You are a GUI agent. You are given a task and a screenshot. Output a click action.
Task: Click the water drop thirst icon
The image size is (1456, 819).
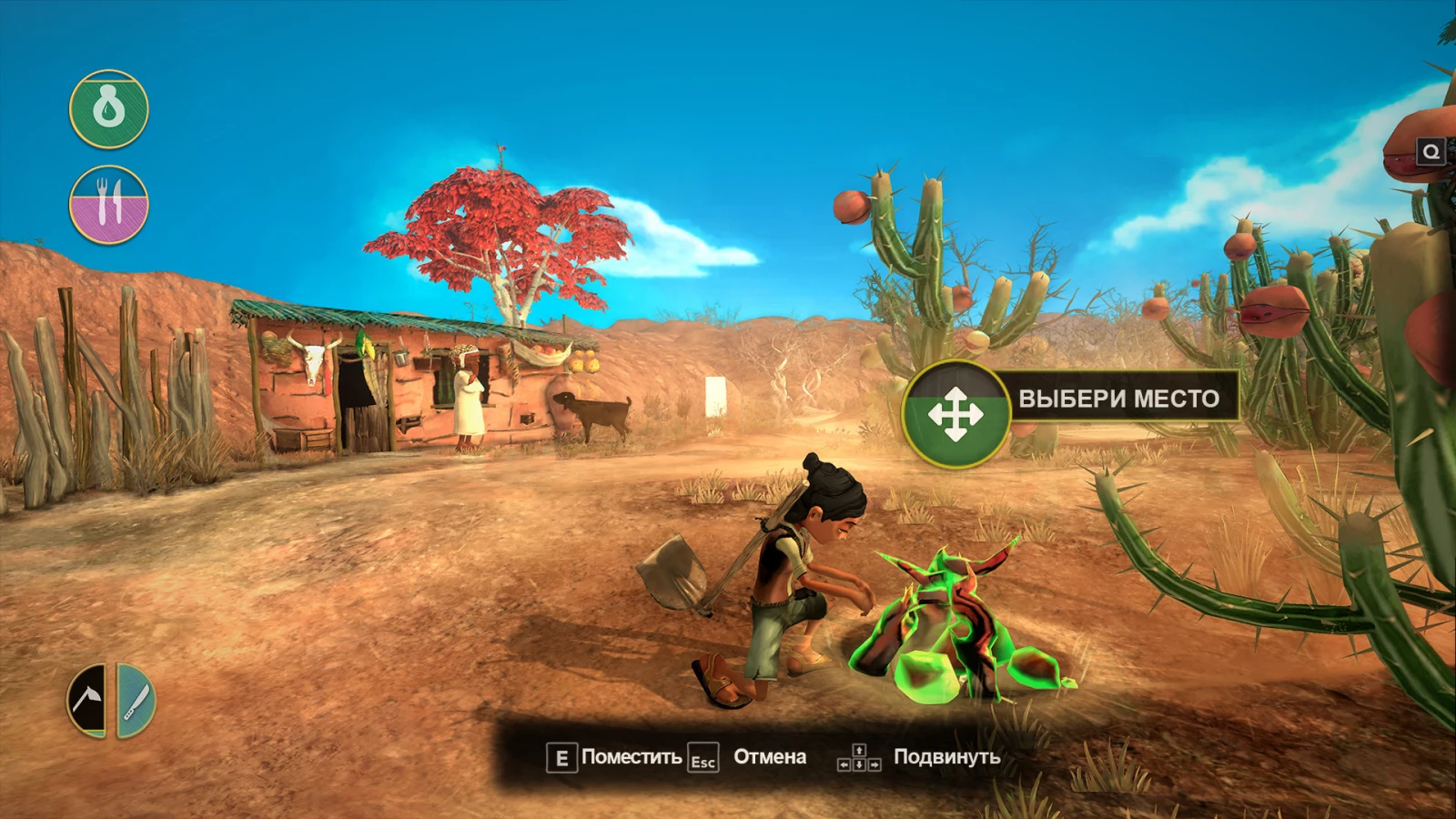(109, 109)
